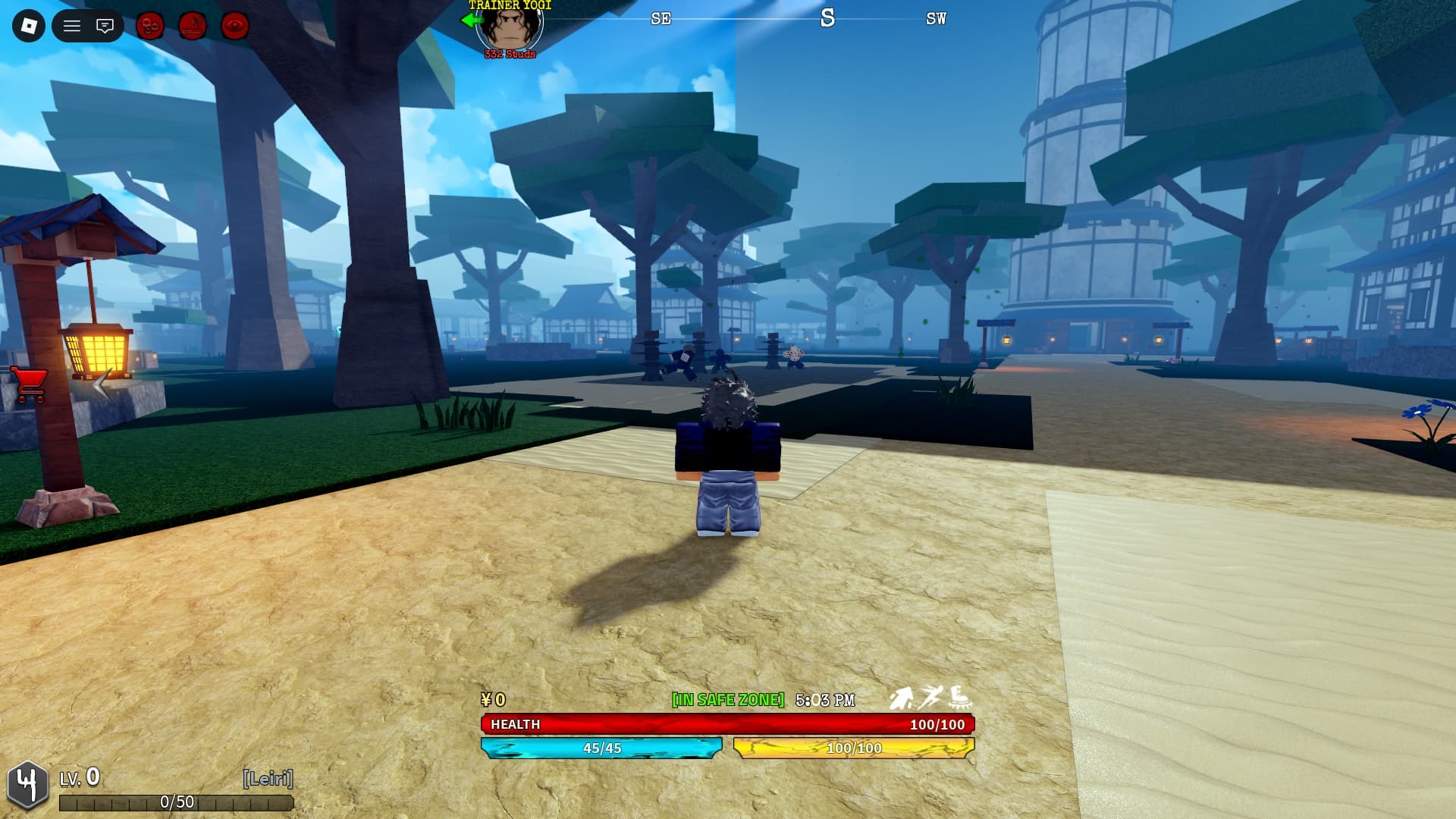Screen dimensions: 1456x819
Task: Open the hamburger list menu
Action: tap(72, 27)
